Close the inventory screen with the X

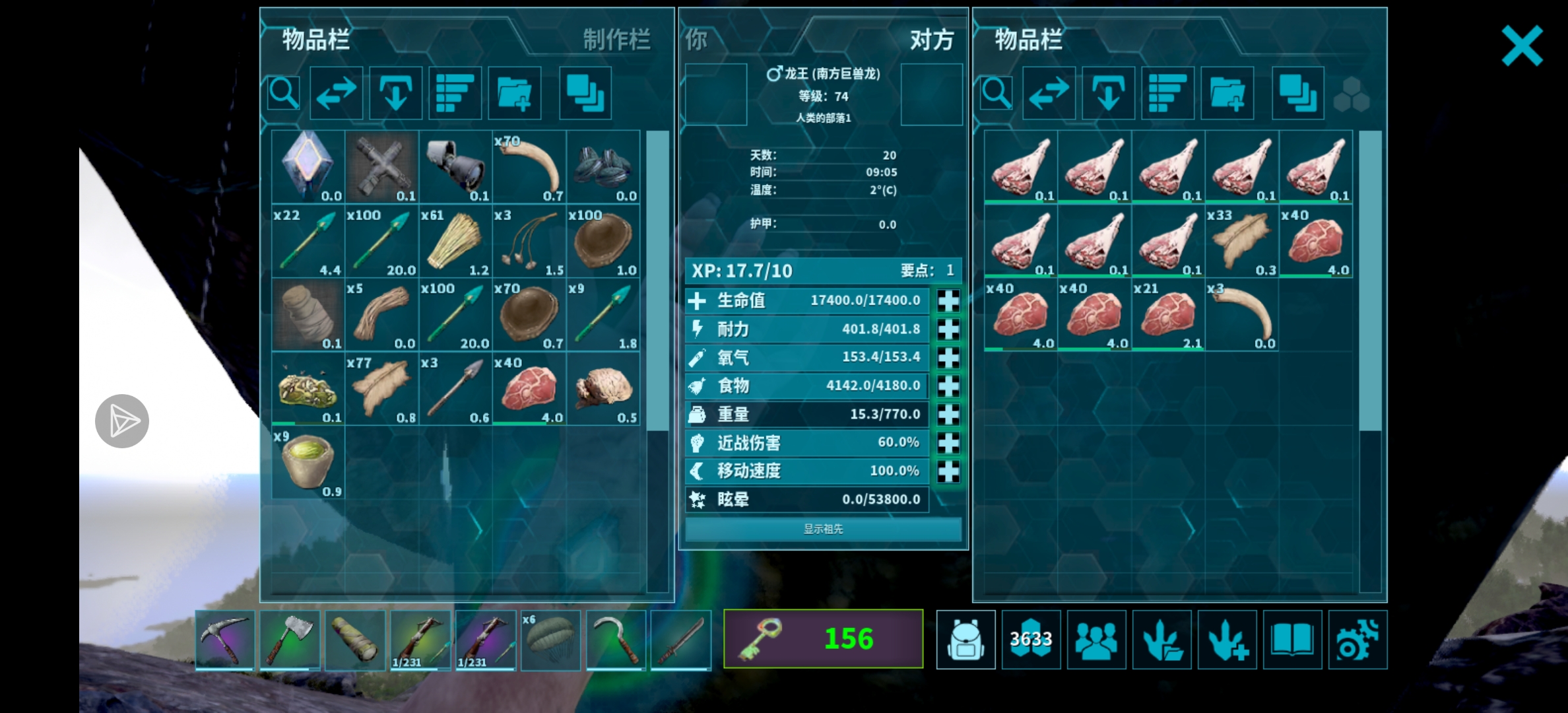1522,46
